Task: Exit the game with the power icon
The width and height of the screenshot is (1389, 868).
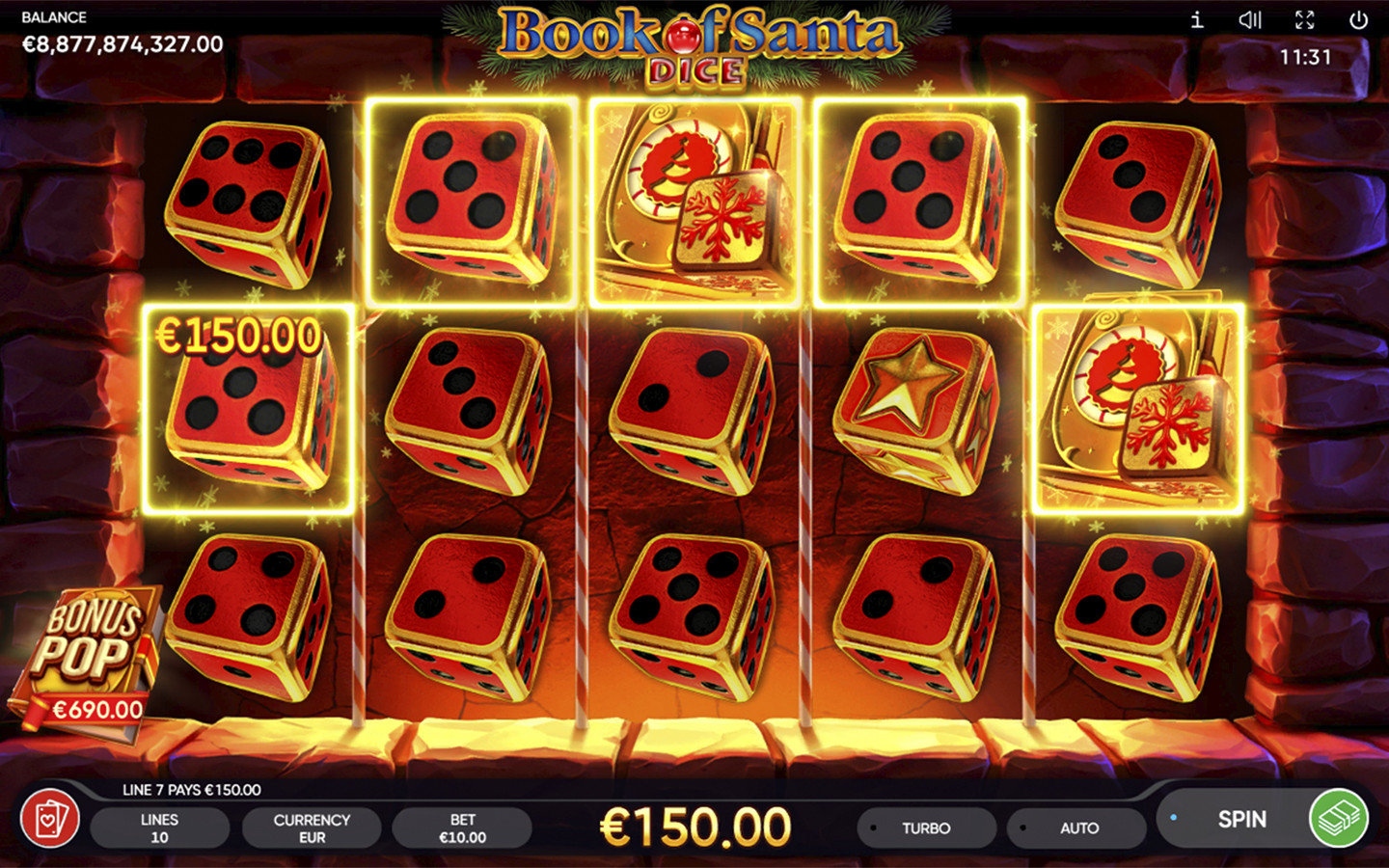Action: [x=1358, y=20]
